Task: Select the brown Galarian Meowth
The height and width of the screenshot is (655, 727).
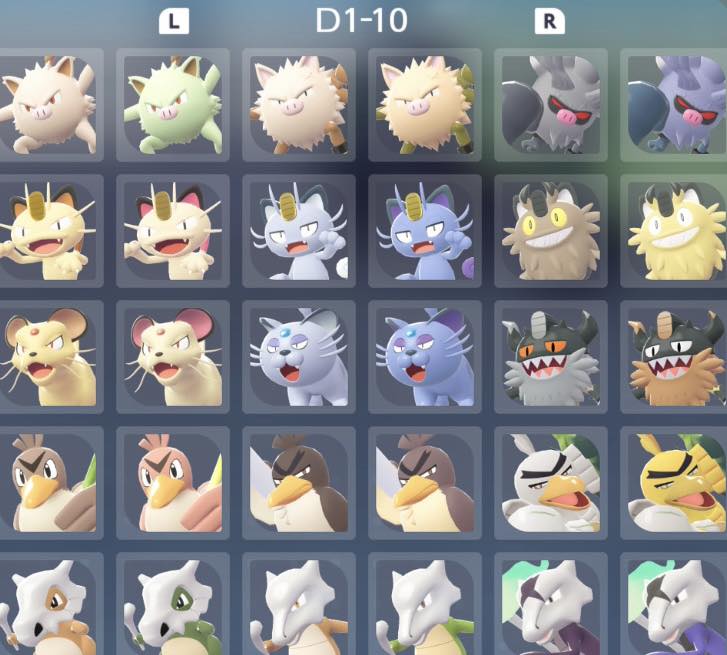Action: click(x=549, y=232)
